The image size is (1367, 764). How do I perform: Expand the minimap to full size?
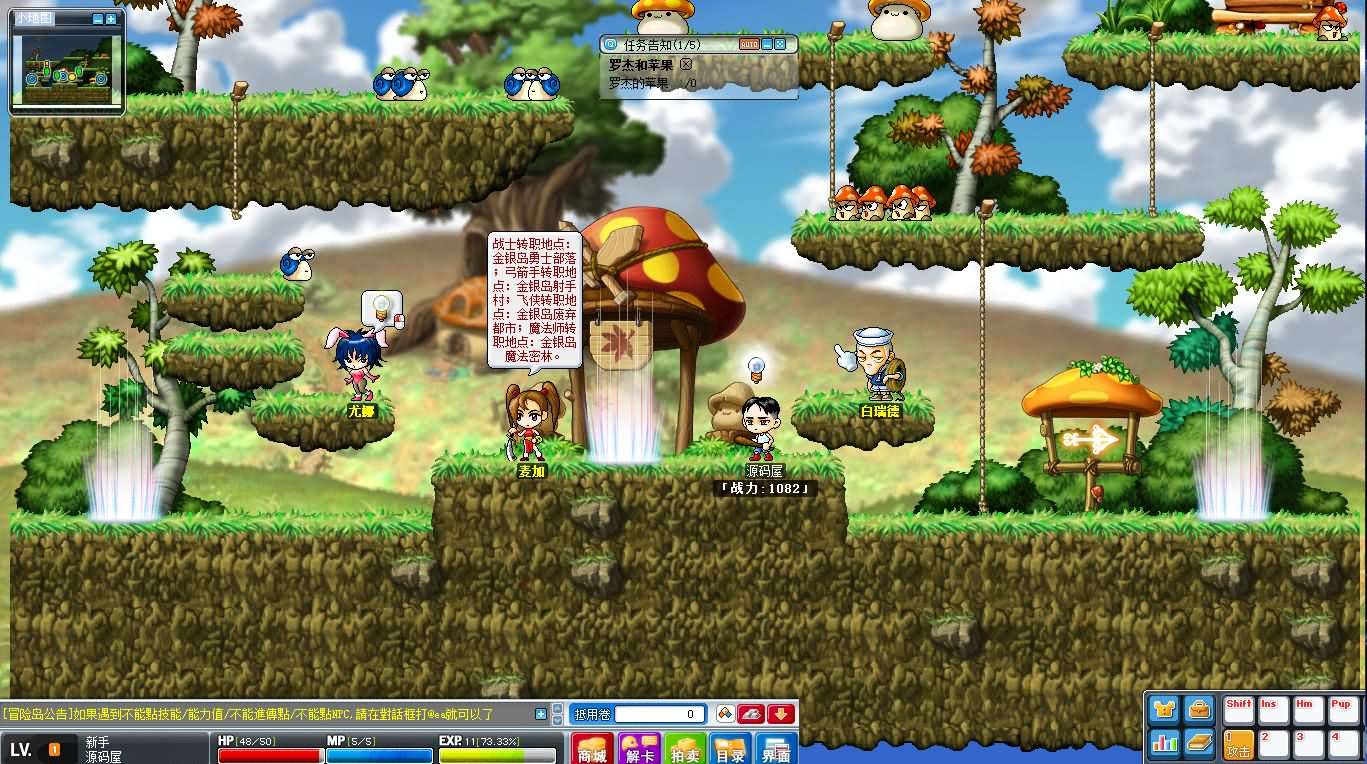click(x=111, y=19)
